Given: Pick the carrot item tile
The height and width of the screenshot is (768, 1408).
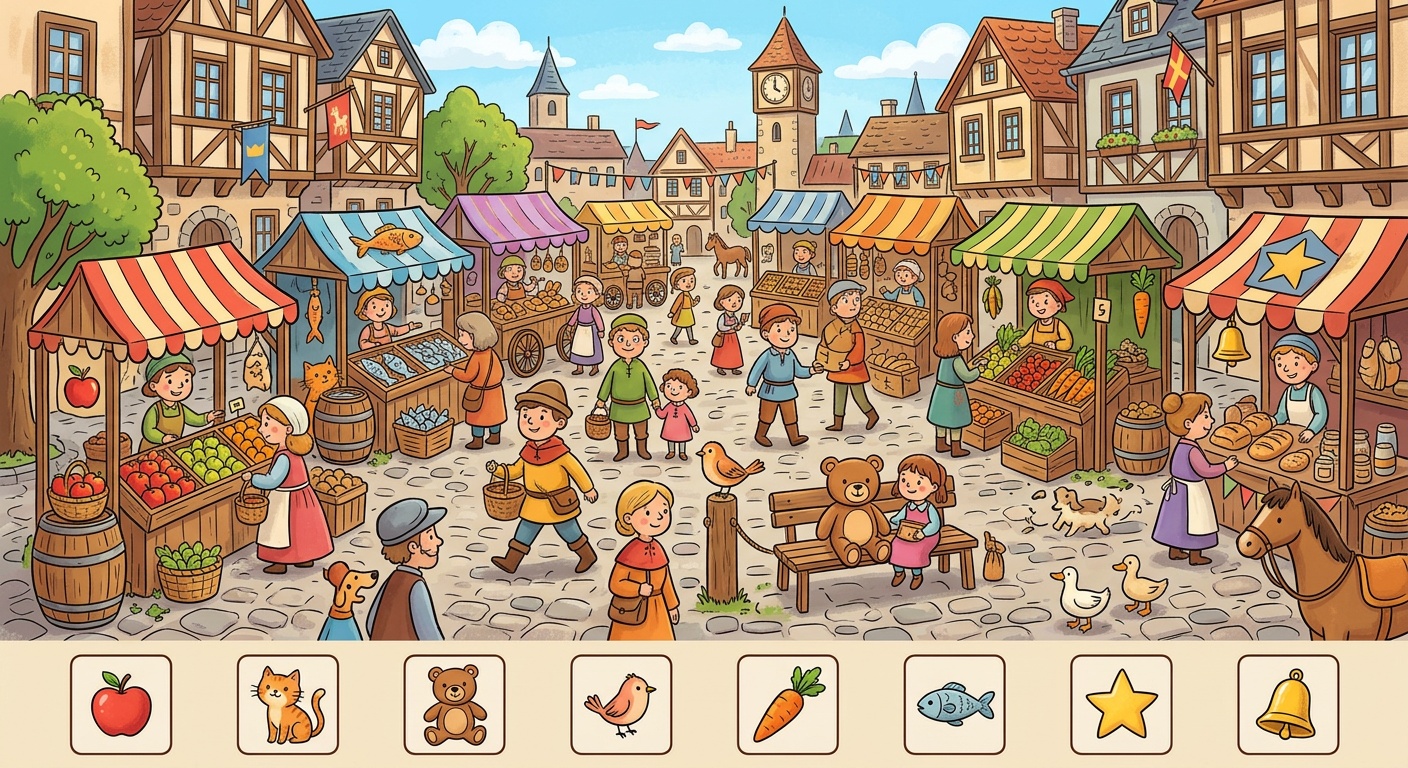Looking at the screenshot, I should pyautogui.click(x=788, y=704).
